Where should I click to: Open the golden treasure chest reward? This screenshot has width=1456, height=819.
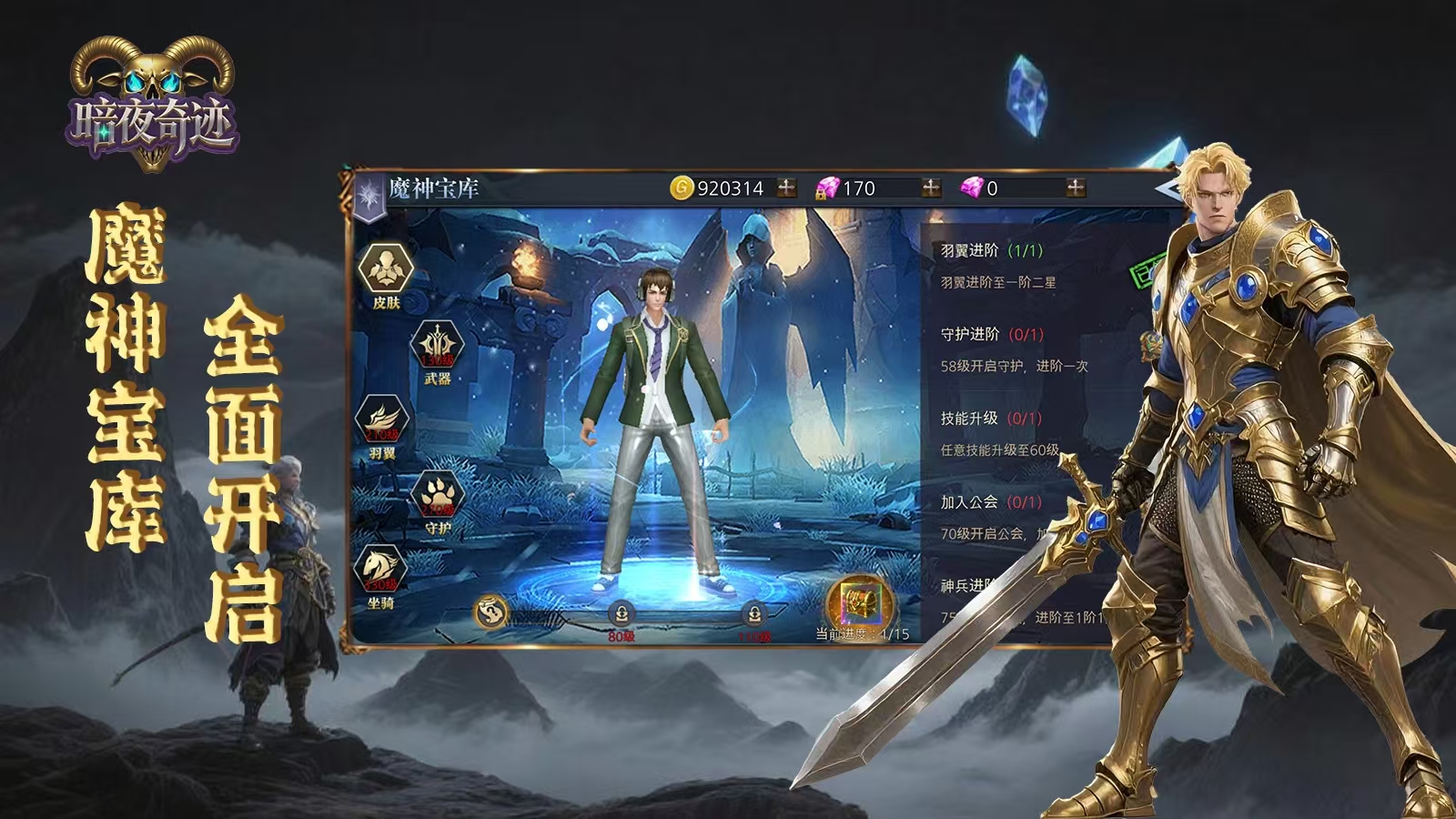point(861,603)
